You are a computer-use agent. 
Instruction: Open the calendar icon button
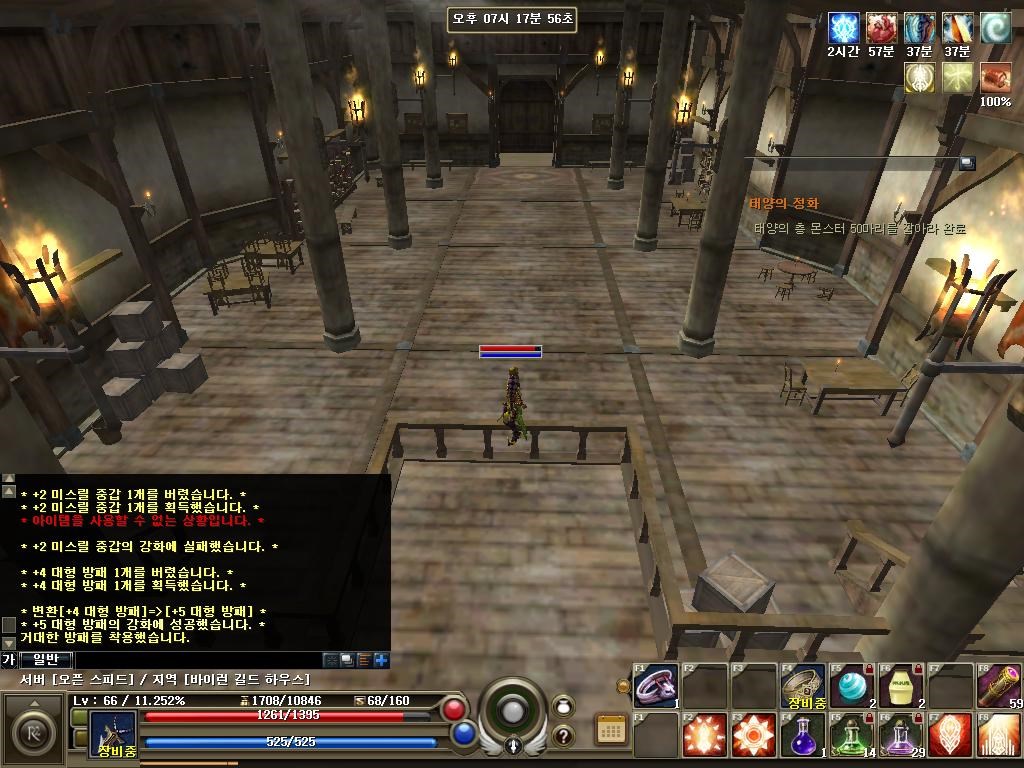(x=611, y=730)
